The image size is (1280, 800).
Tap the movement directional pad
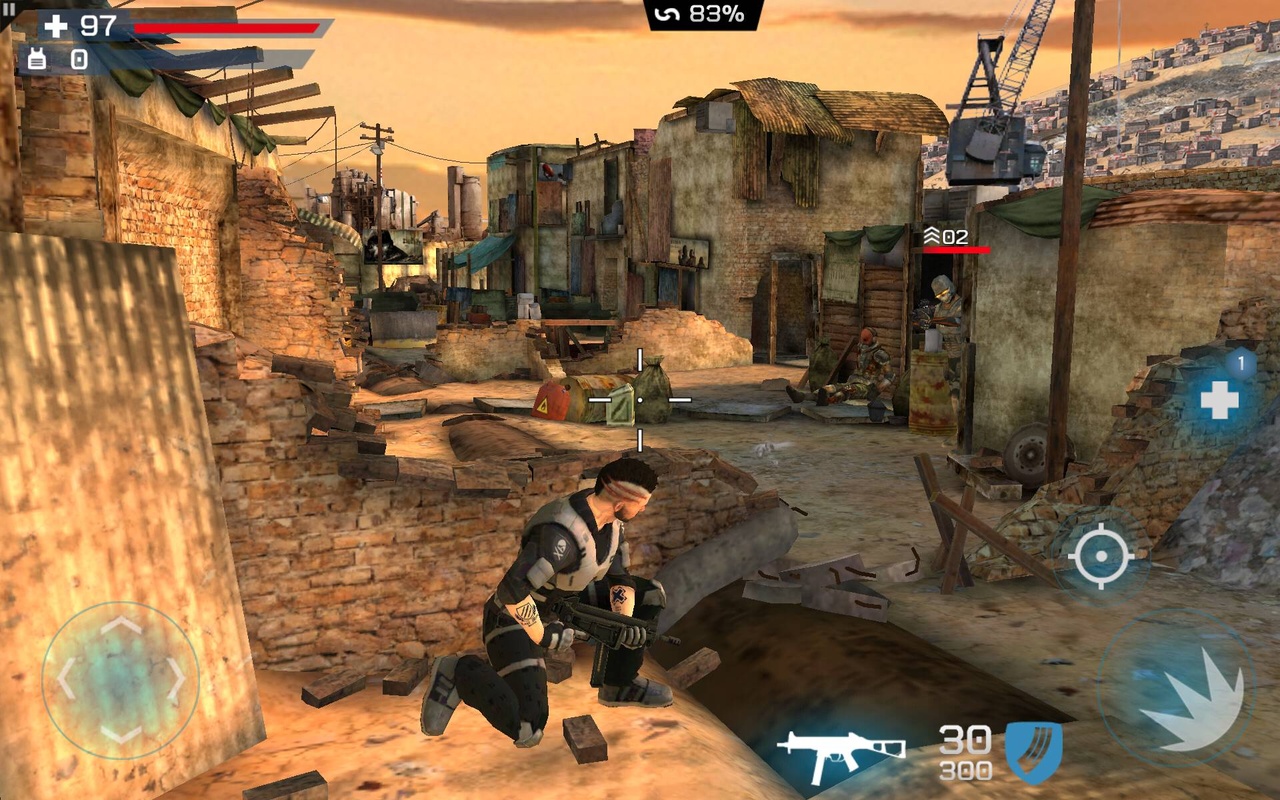[121, 680]
